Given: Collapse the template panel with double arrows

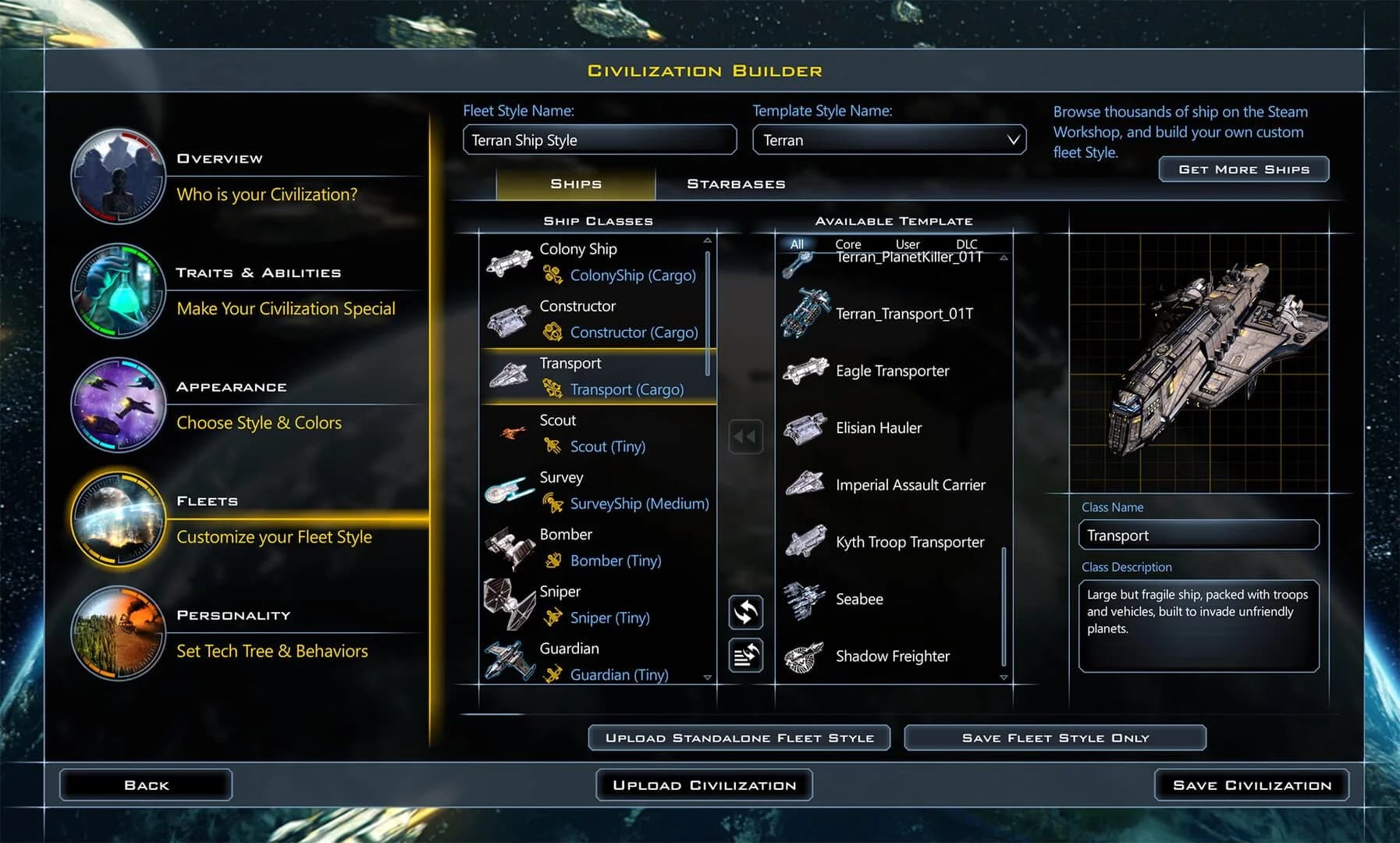Looking at the screenshot, I should click(x=744, y=436).
